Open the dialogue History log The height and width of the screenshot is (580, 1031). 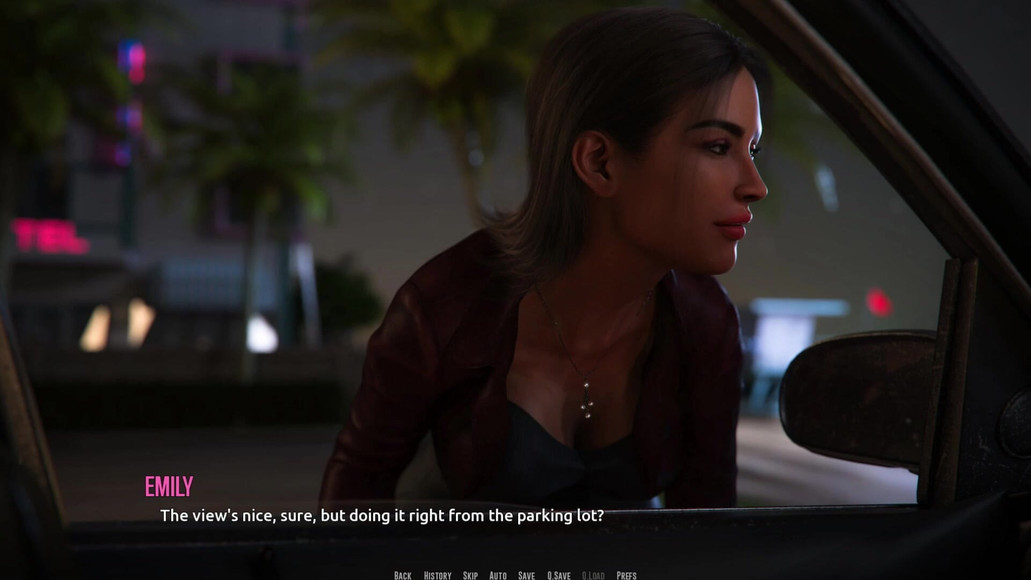437,575
